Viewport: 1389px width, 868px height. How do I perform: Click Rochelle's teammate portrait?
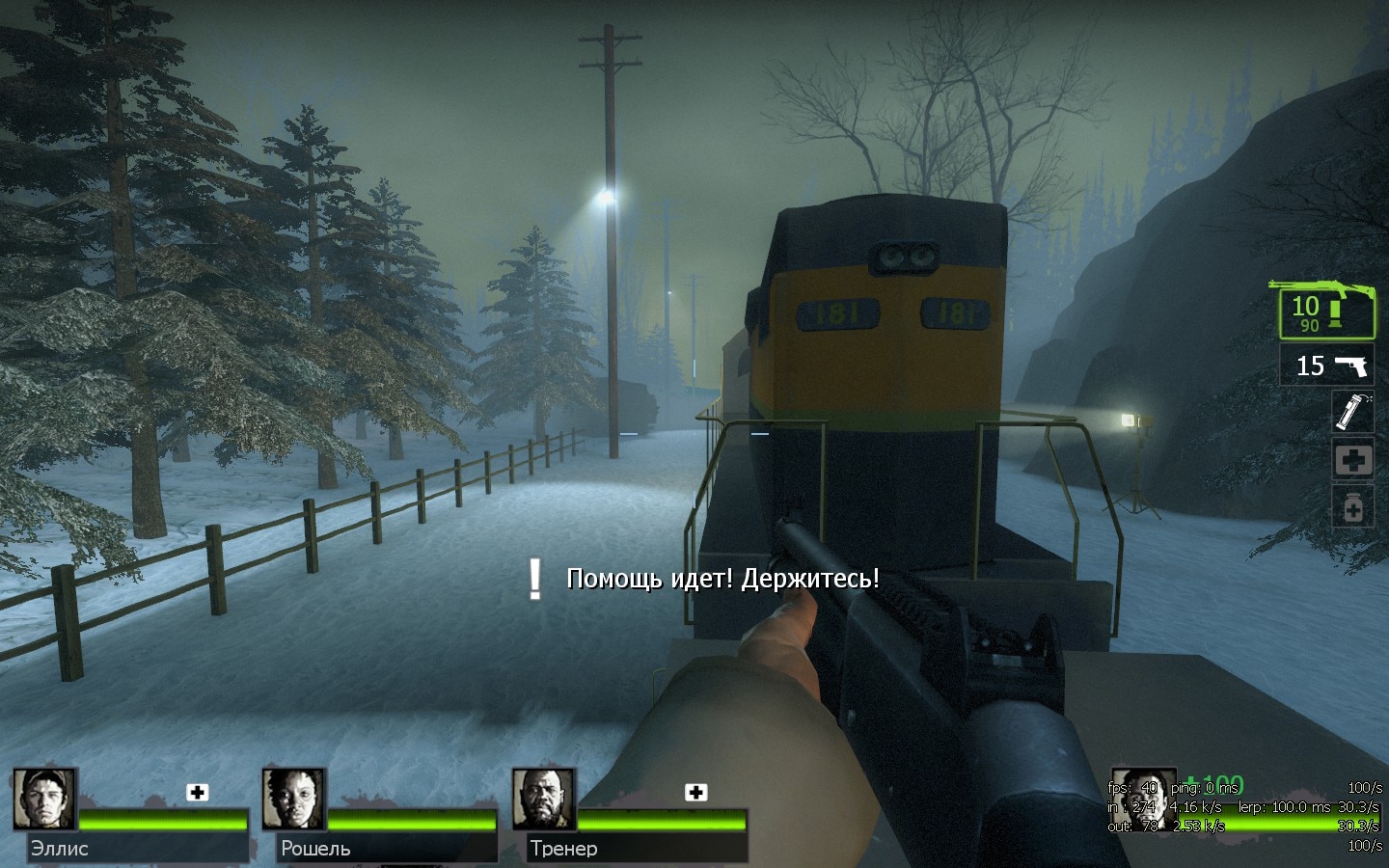[293, 799]
